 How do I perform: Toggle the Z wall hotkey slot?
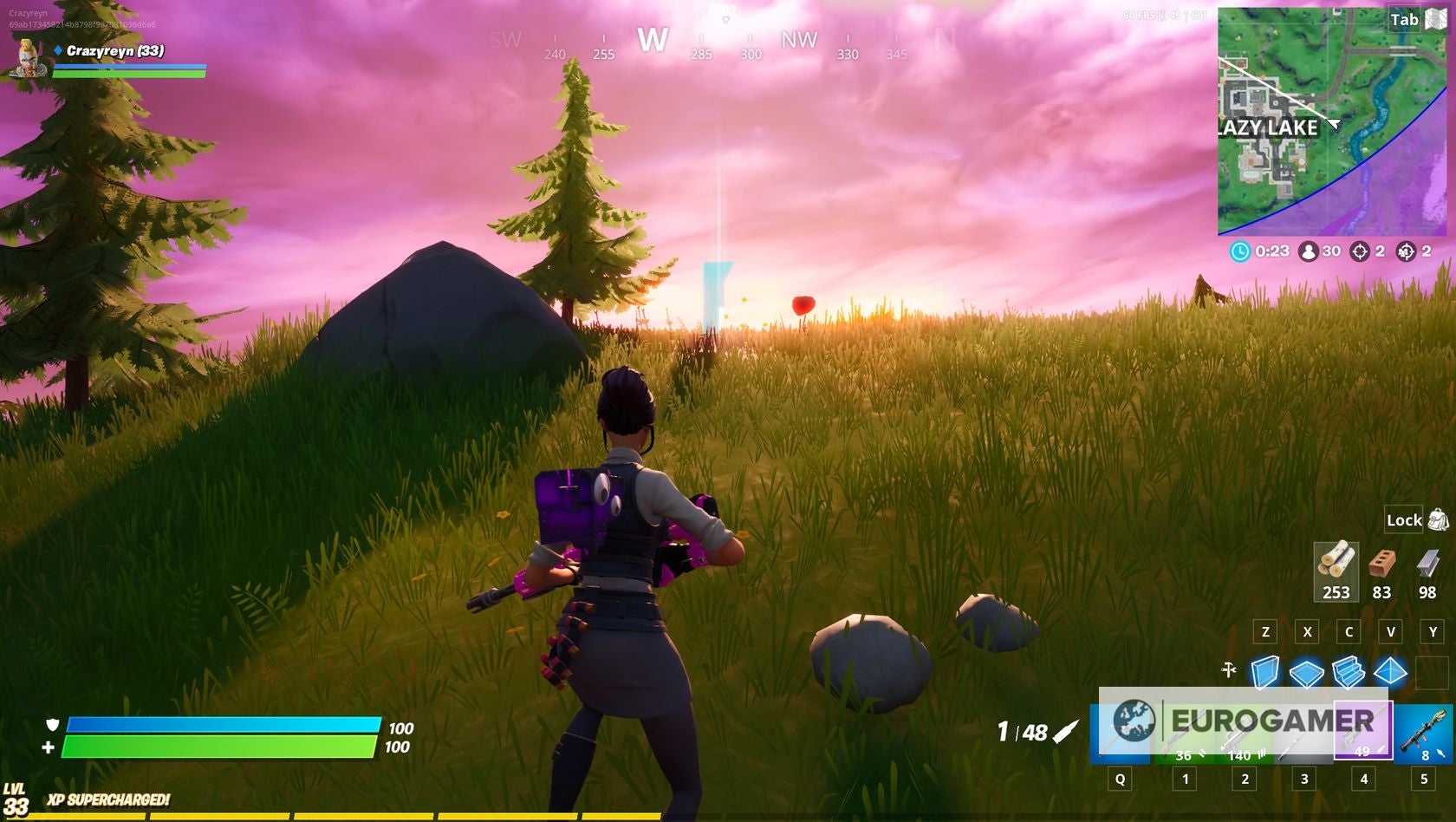1265,630
